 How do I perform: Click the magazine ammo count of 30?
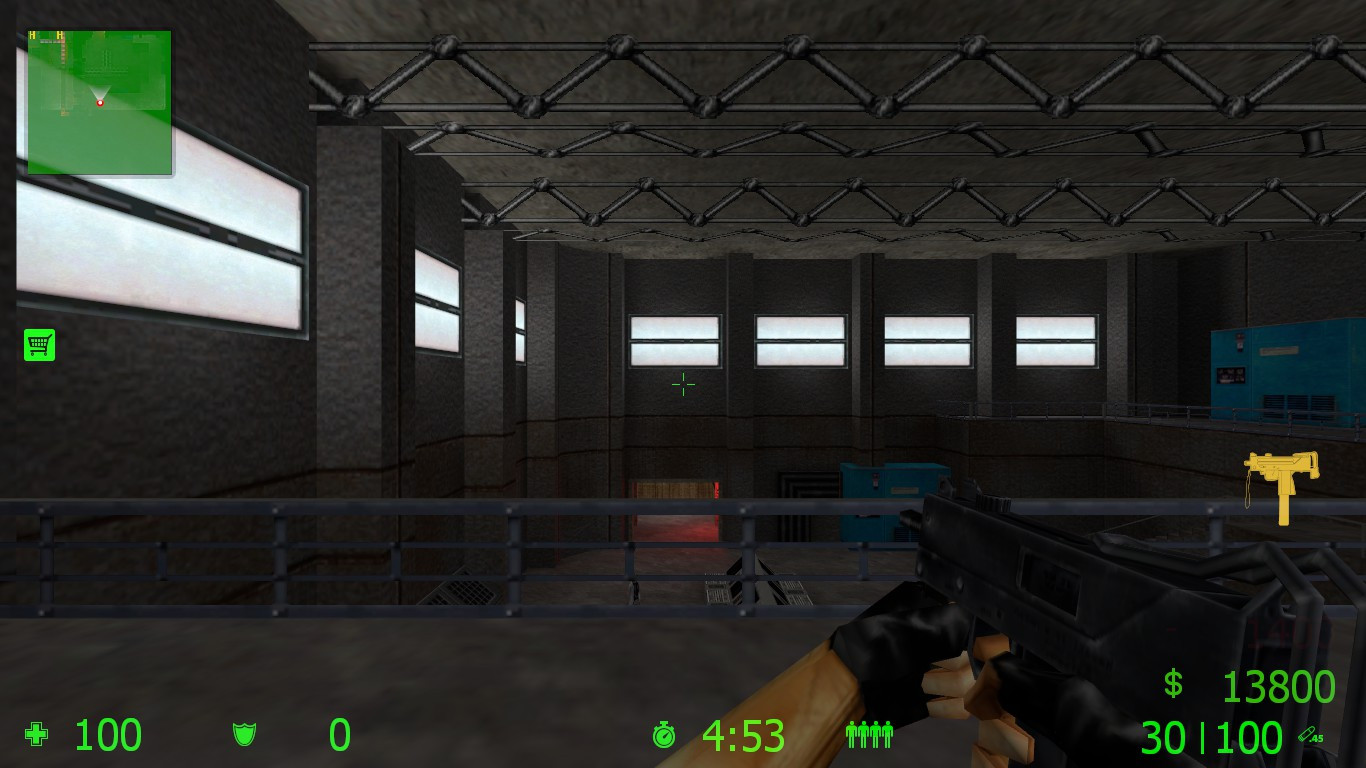[x=1167, y=736]
